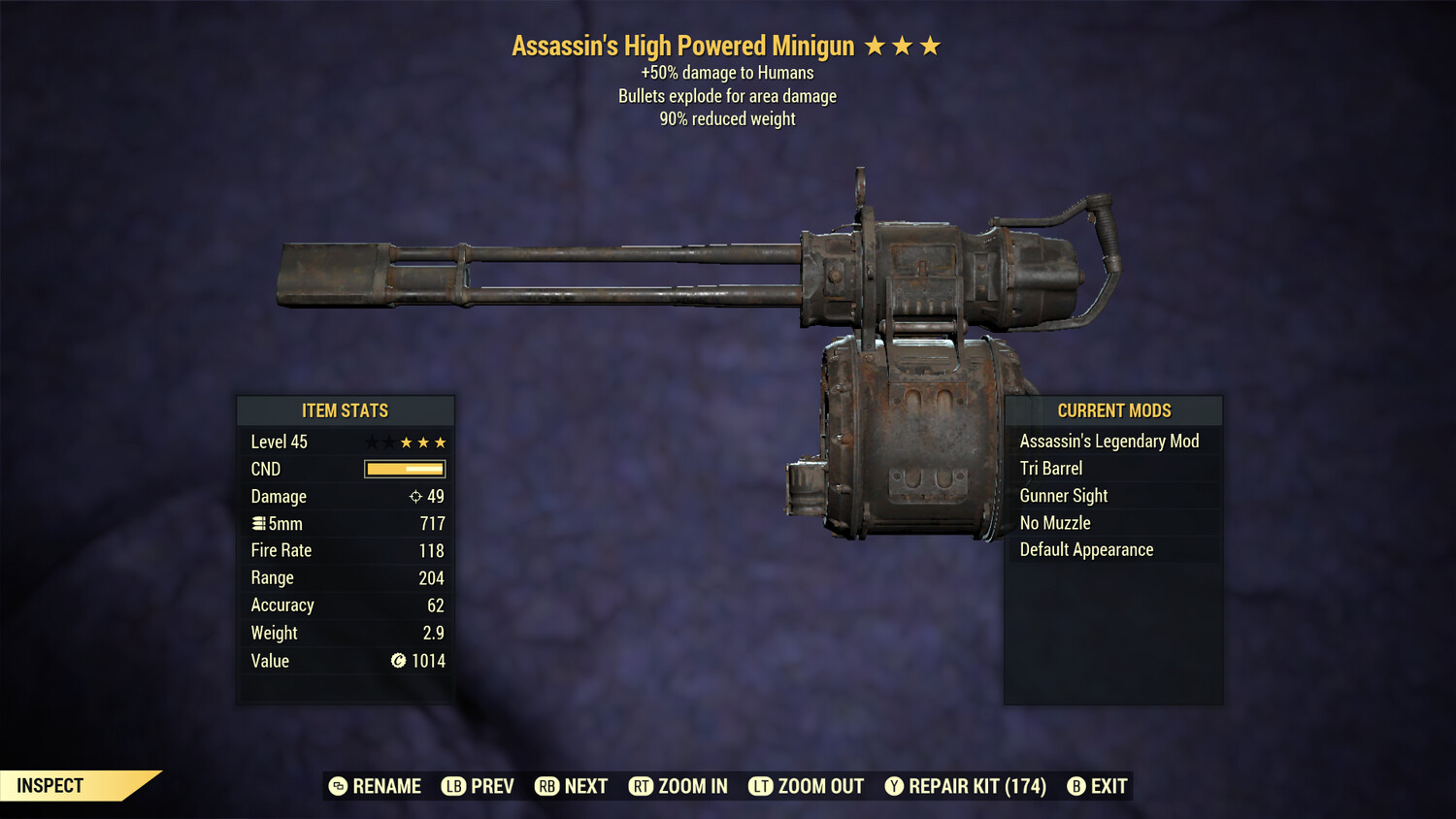Click the Y Repair Kit button icon
Image resolution: width=1456 pixels, height=819 pixels.
click(x=895, y=786)
